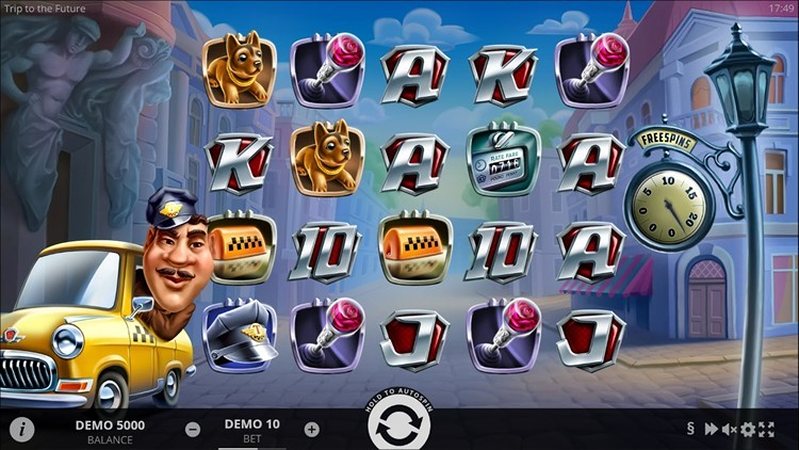Increase the bet with the plus button
The image size is (799, 450).
pyautogui.click(x=311, y=430)
